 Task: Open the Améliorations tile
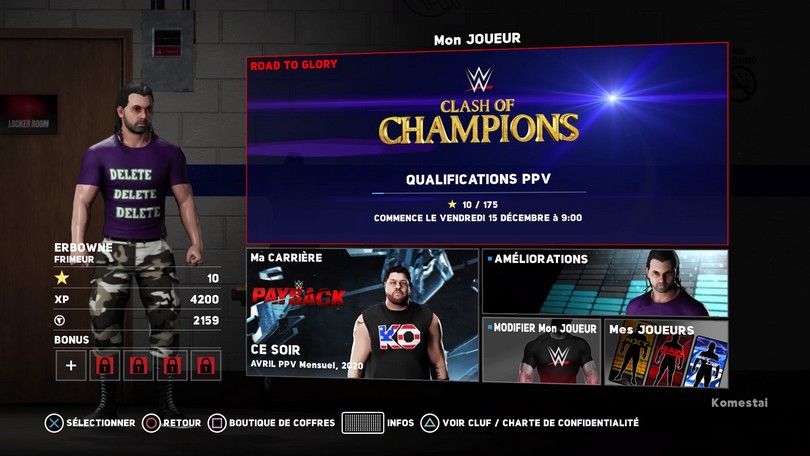[x=604, y=283]
